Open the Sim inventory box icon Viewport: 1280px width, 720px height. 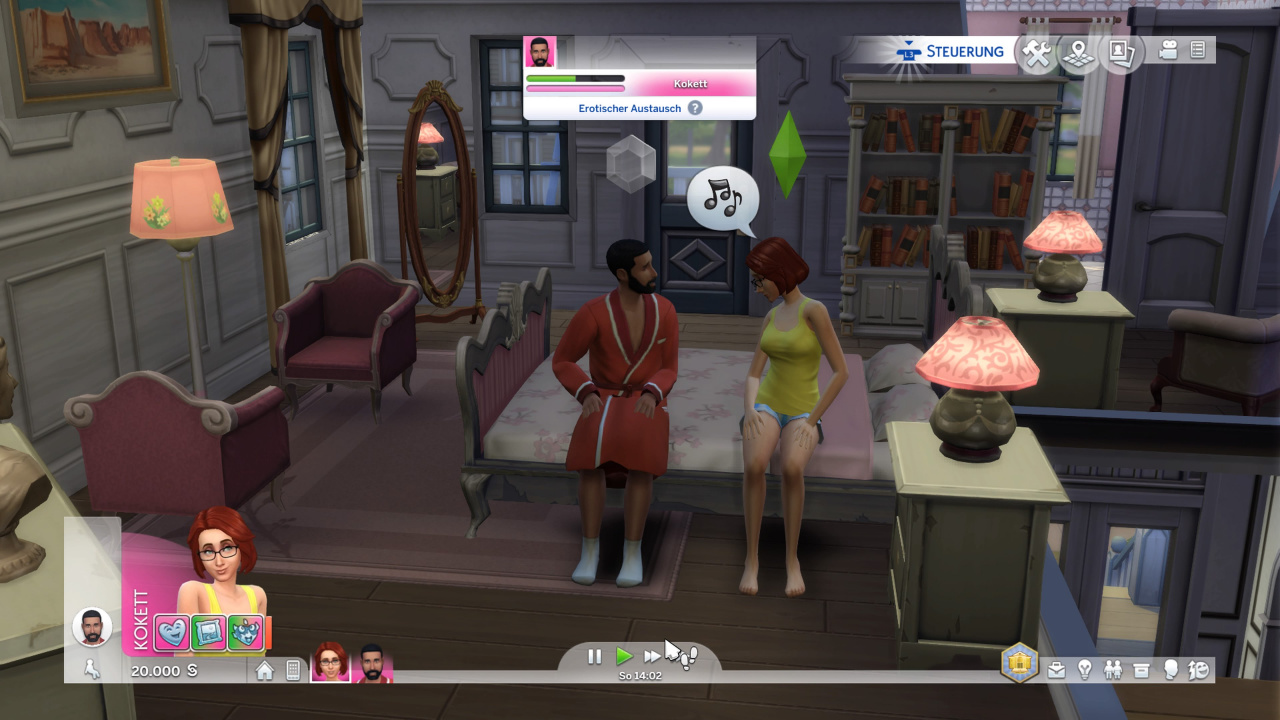[x=1141, y=670]
